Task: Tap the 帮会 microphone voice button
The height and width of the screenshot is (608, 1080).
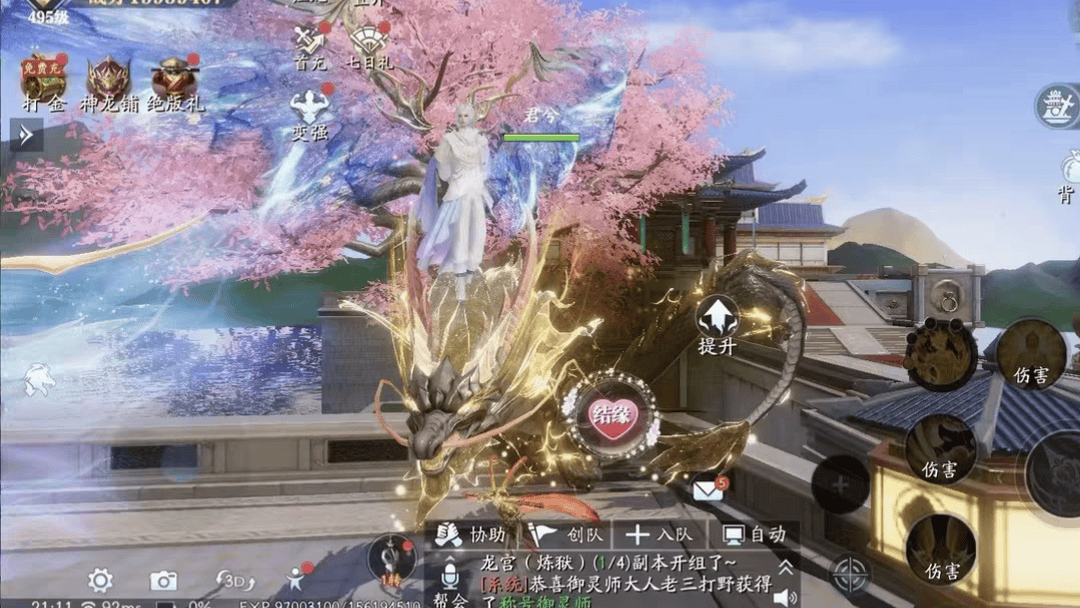Action: coord(450,579)
